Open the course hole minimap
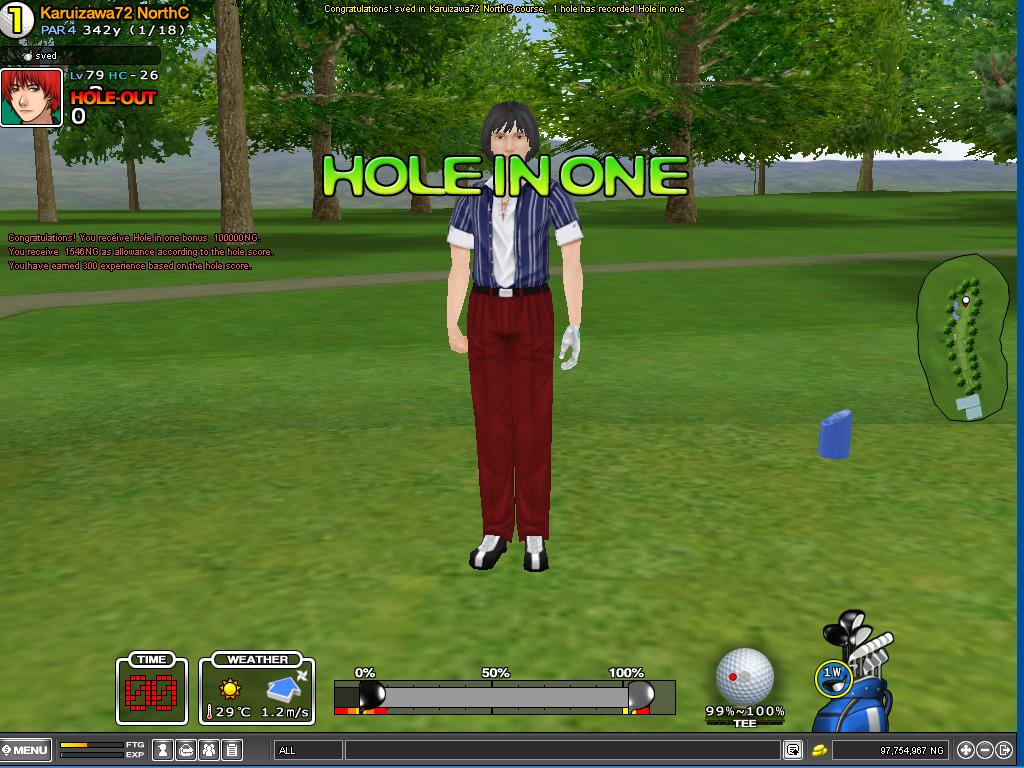Image resolution: width=1024 pixels, height=768 pixels. [x=963, y=337]
